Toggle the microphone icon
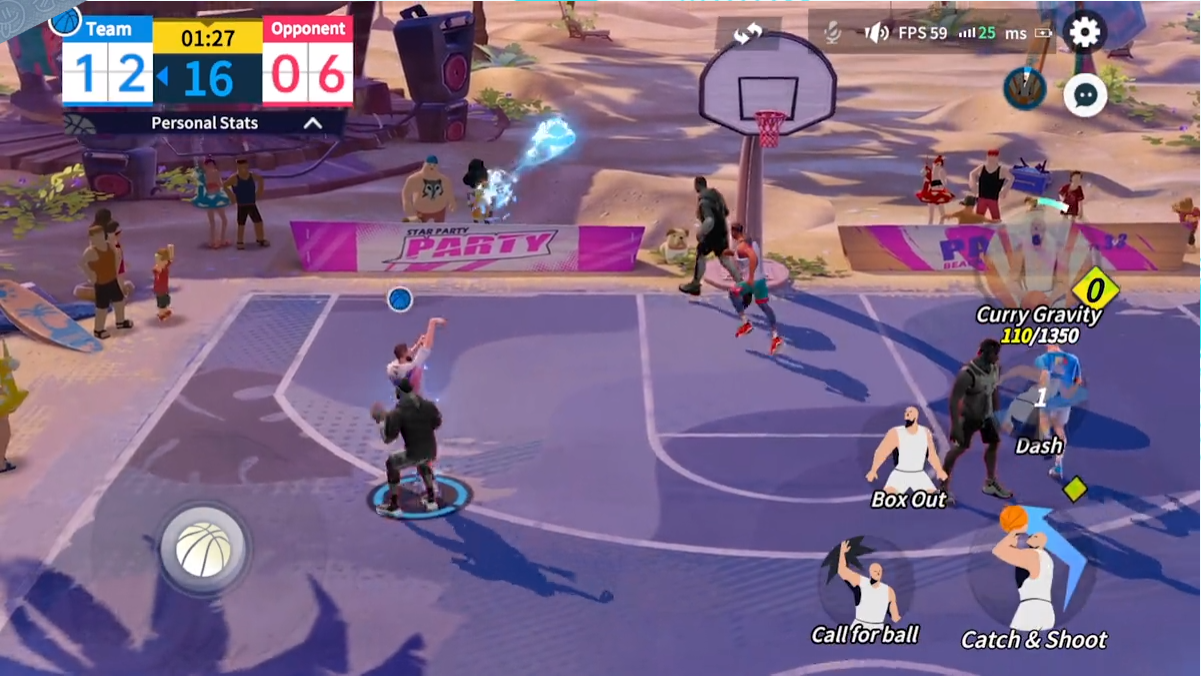The image size is (1201, 676). pos(832,33)
